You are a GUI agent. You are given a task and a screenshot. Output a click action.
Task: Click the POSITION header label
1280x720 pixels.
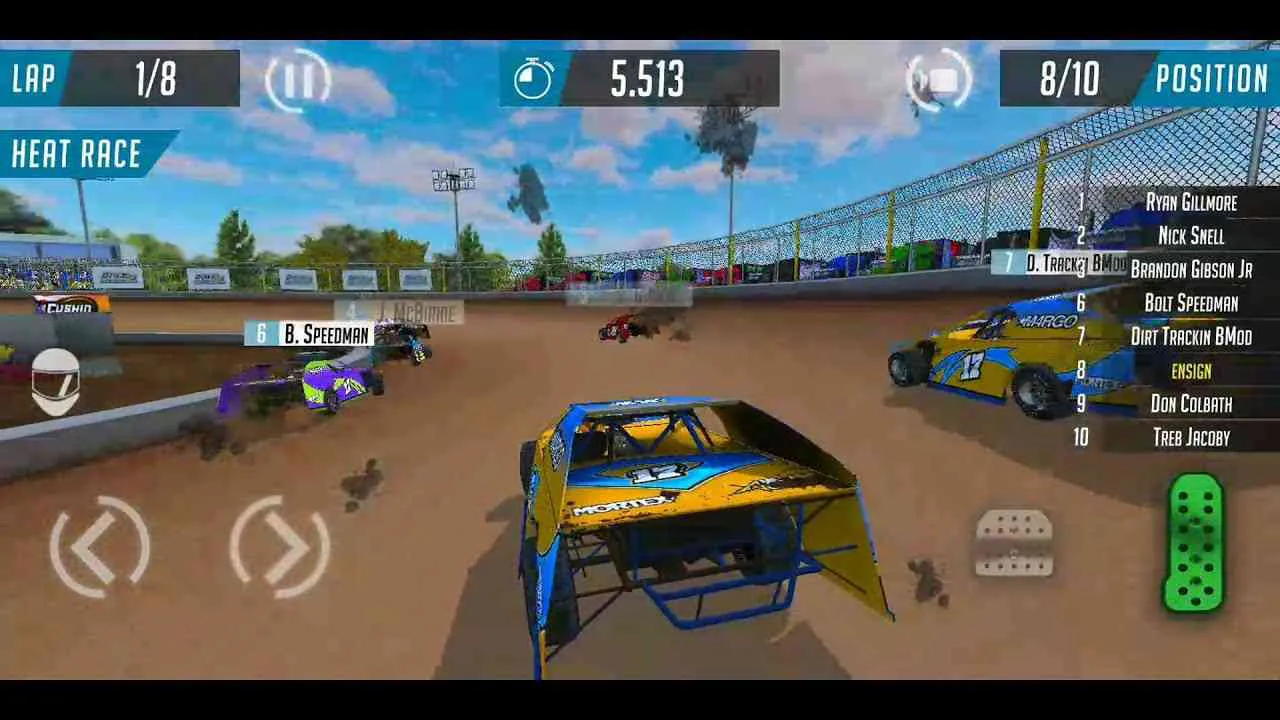click(x=1210, y=80)
